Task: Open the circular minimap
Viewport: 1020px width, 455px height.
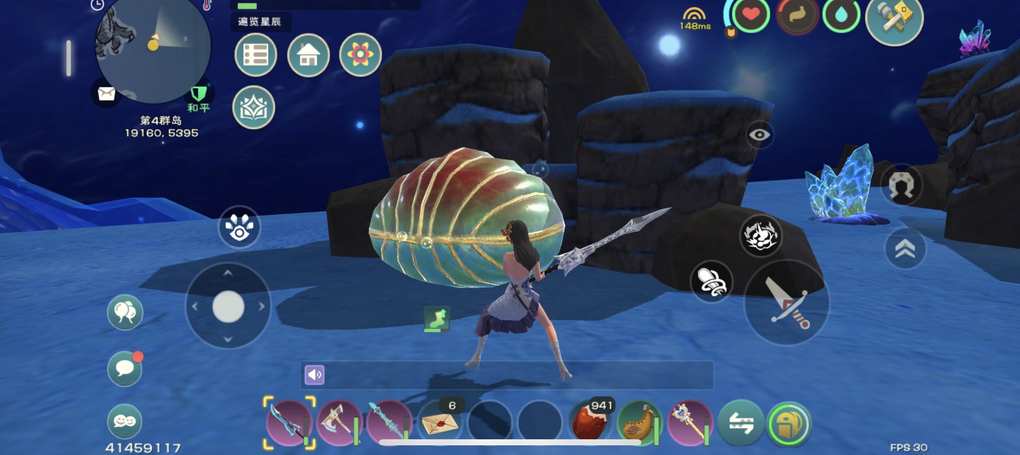Action: 152,45
